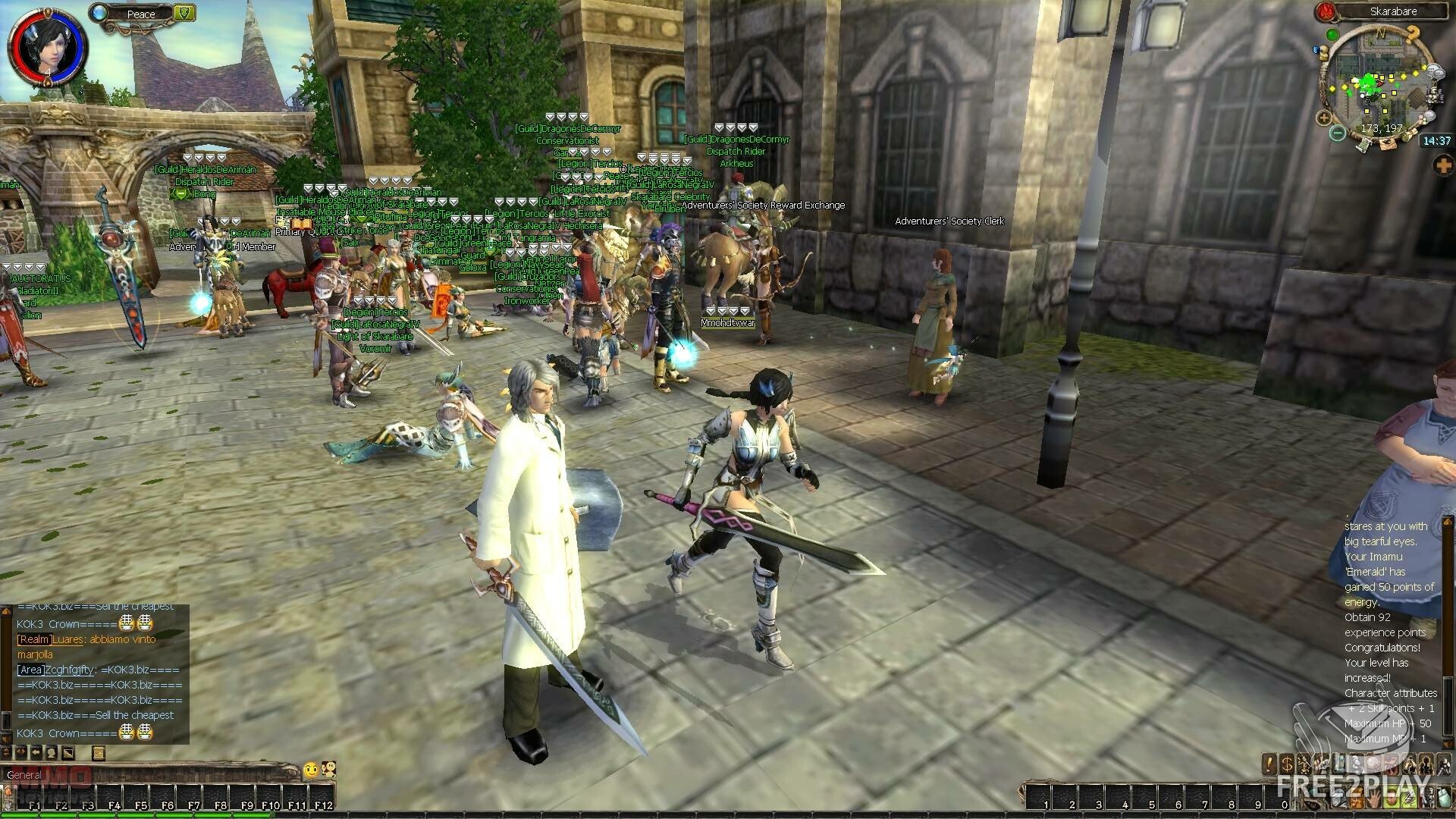Open the scroll icon below chat log
The image size is (1456, 819).
pos(98,752)
